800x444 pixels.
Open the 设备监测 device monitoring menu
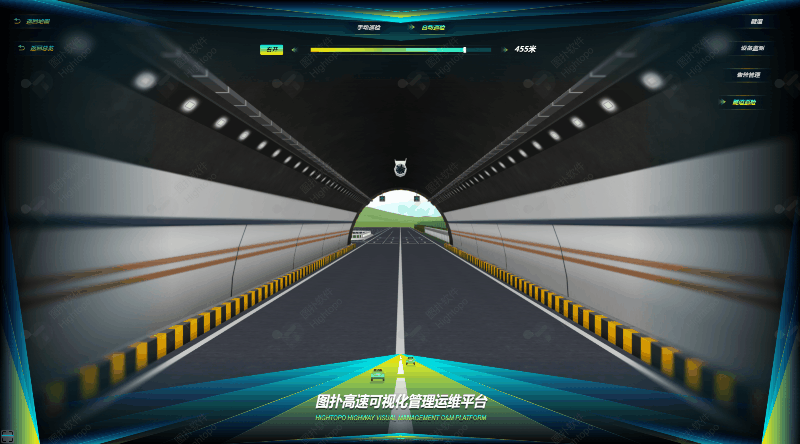pos(752,48)
